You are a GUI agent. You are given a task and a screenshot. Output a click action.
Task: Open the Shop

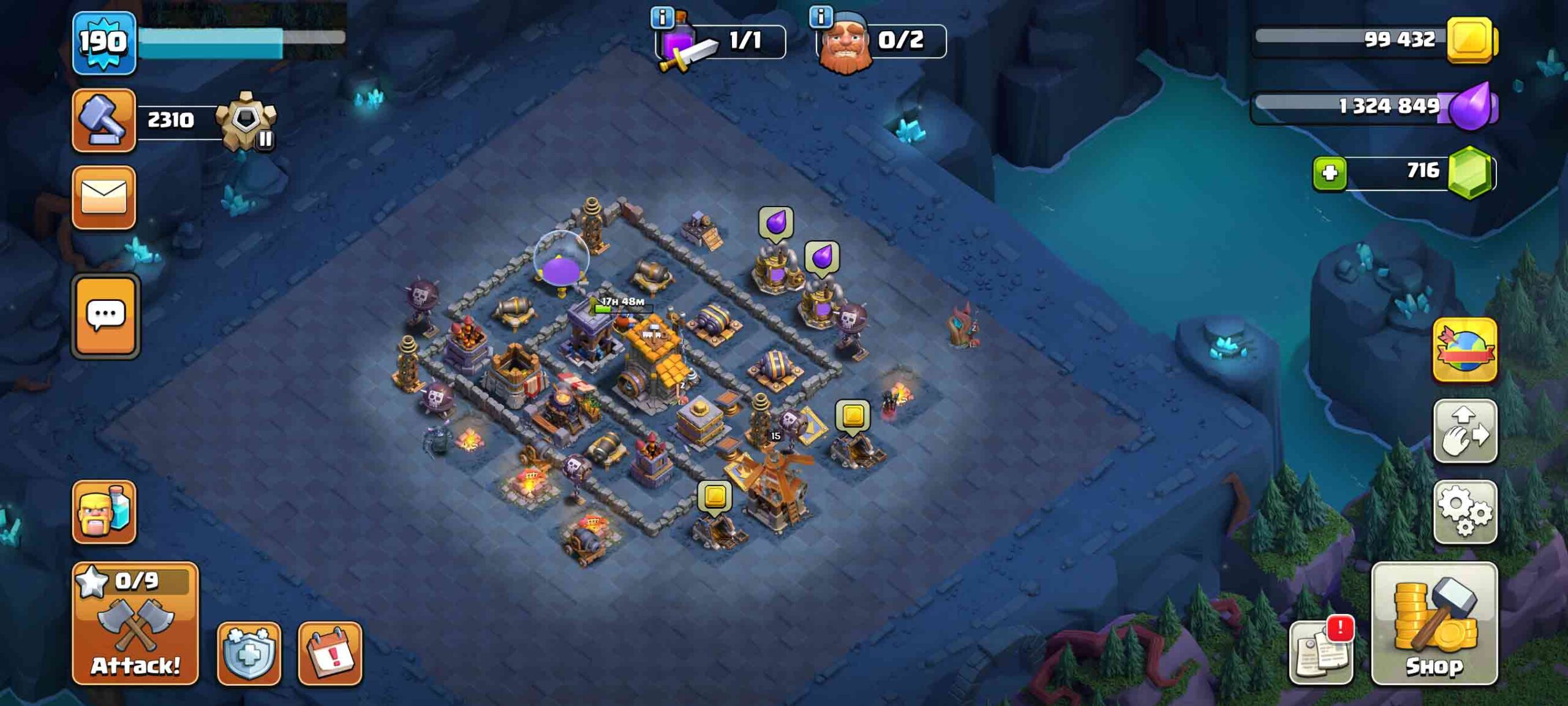click(1434, 624)
